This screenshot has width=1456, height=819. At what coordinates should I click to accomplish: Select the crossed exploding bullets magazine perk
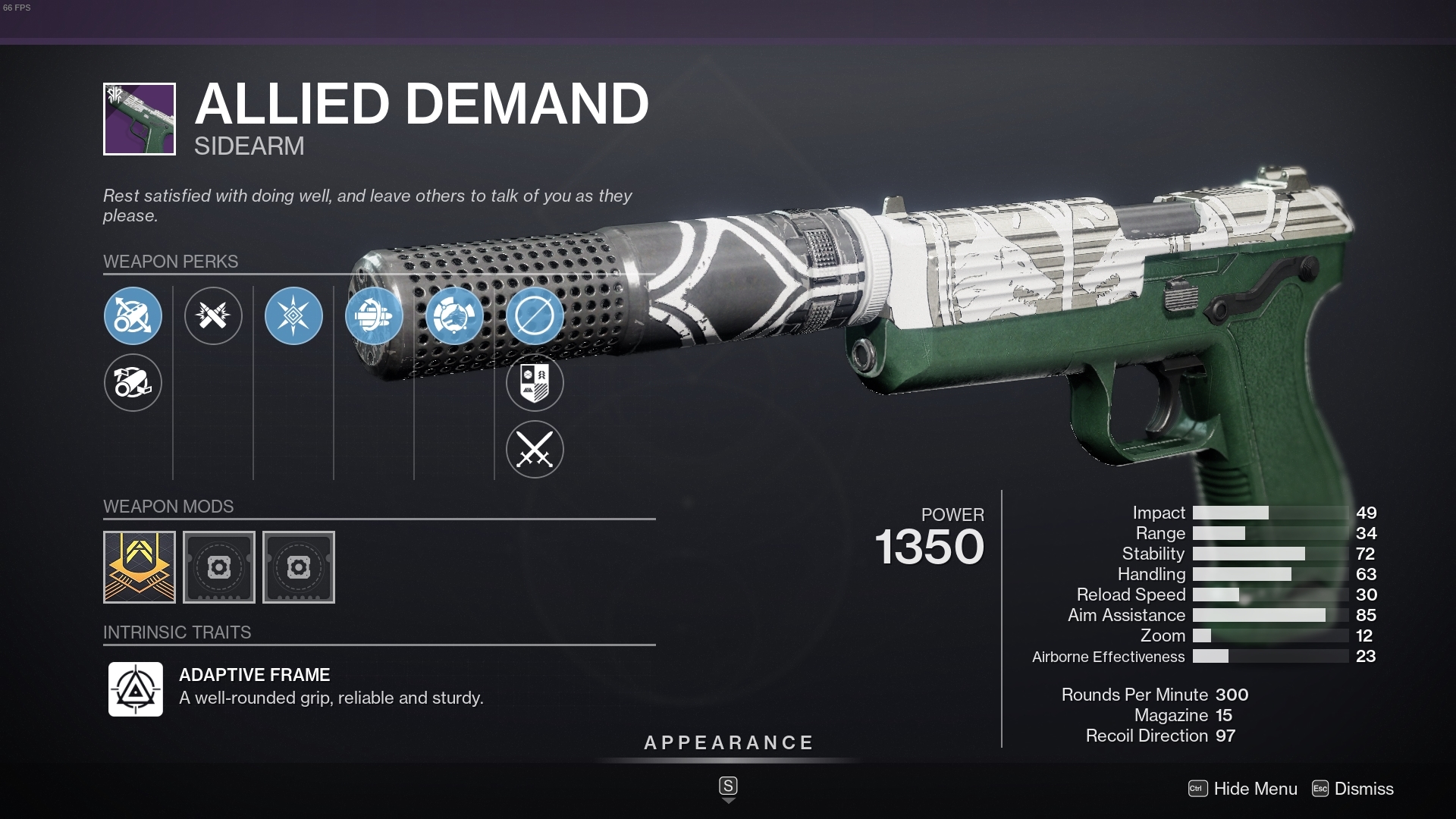coord(213,316)
